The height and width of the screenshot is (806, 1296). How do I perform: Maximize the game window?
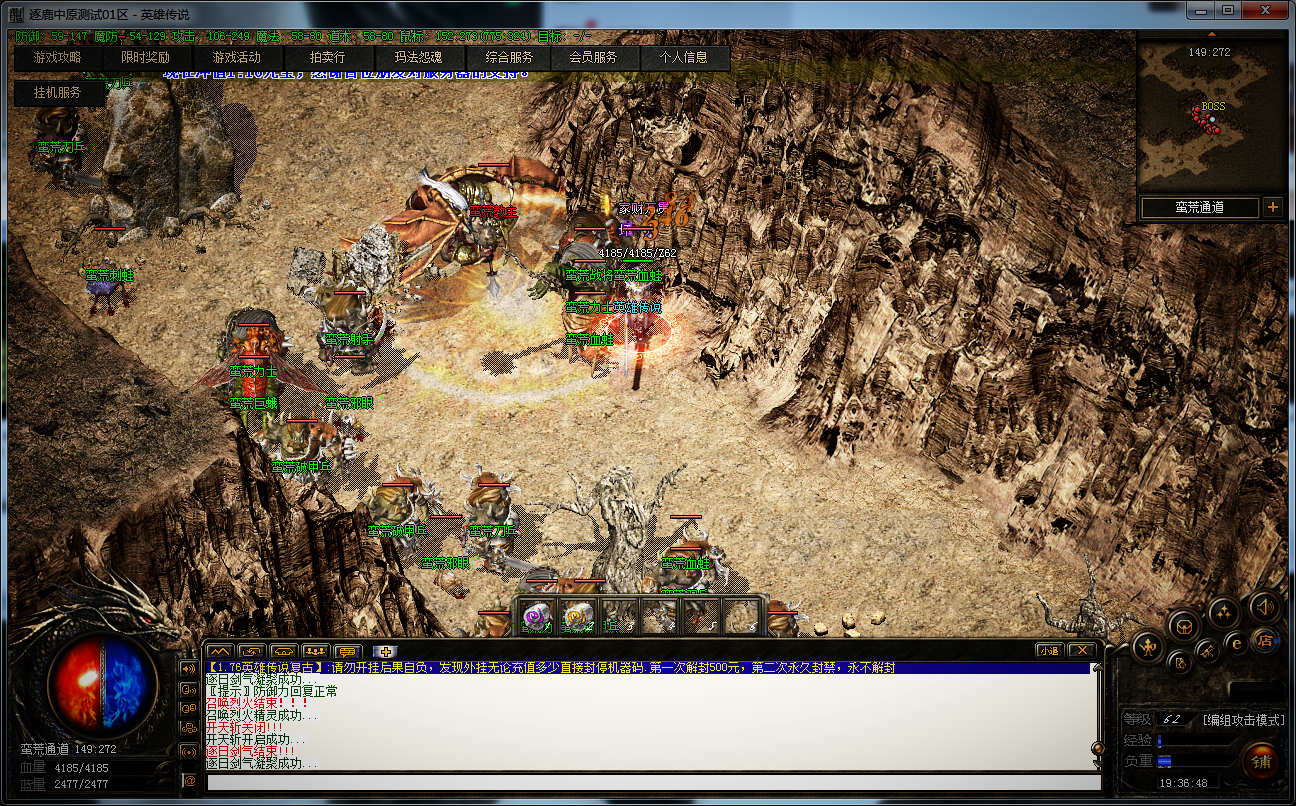(x=1228, y=11)
